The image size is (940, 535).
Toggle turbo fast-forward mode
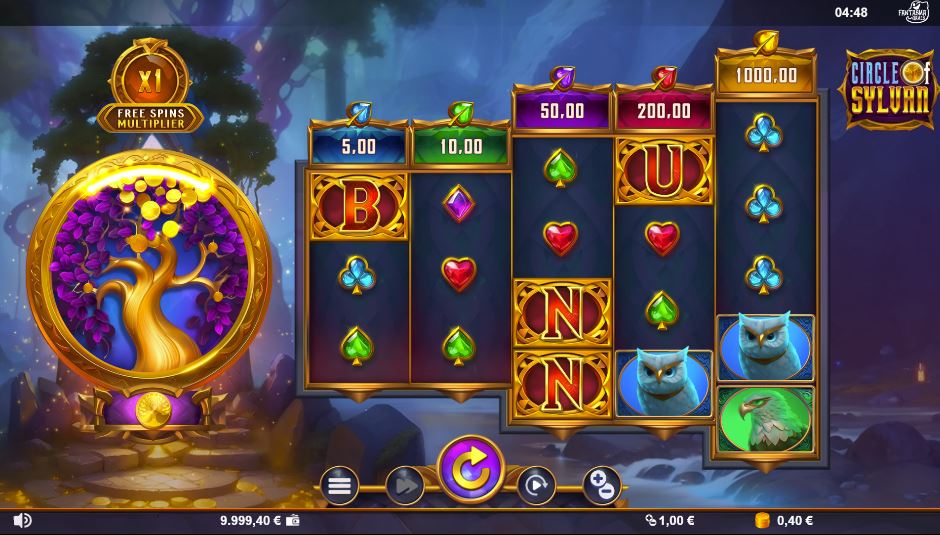(404, 486)
